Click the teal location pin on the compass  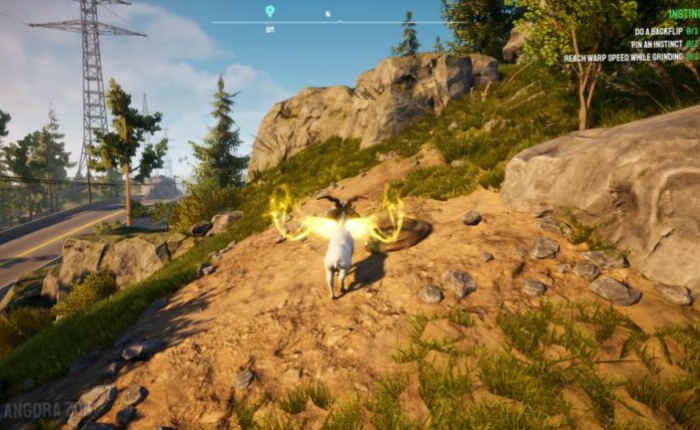pos(269,11)
